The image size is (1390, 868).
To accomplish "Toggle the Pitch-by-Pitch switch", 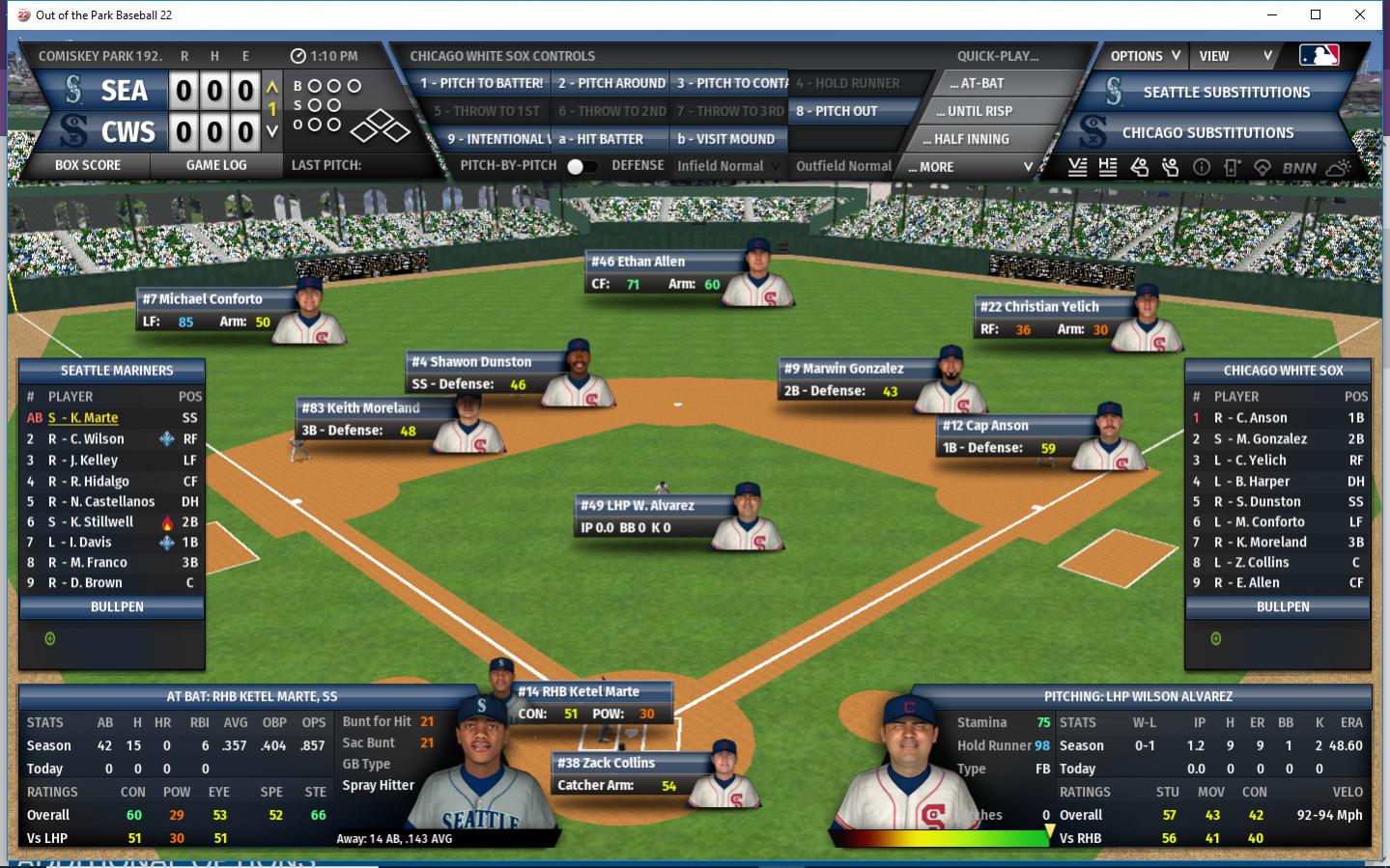I will (581, 166).
